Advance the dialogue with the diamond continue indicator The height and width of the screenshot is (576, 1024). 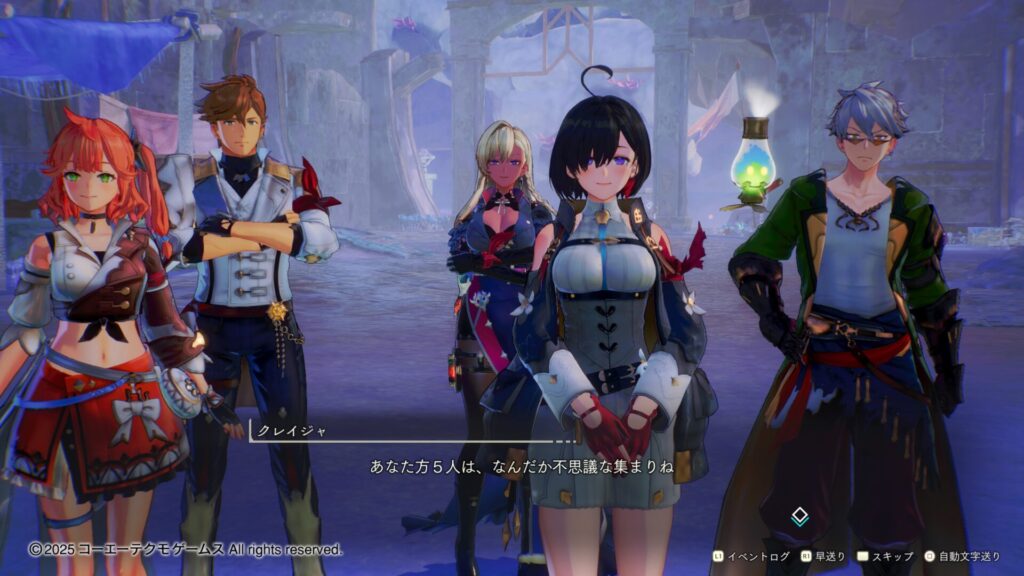click(799, 517)
